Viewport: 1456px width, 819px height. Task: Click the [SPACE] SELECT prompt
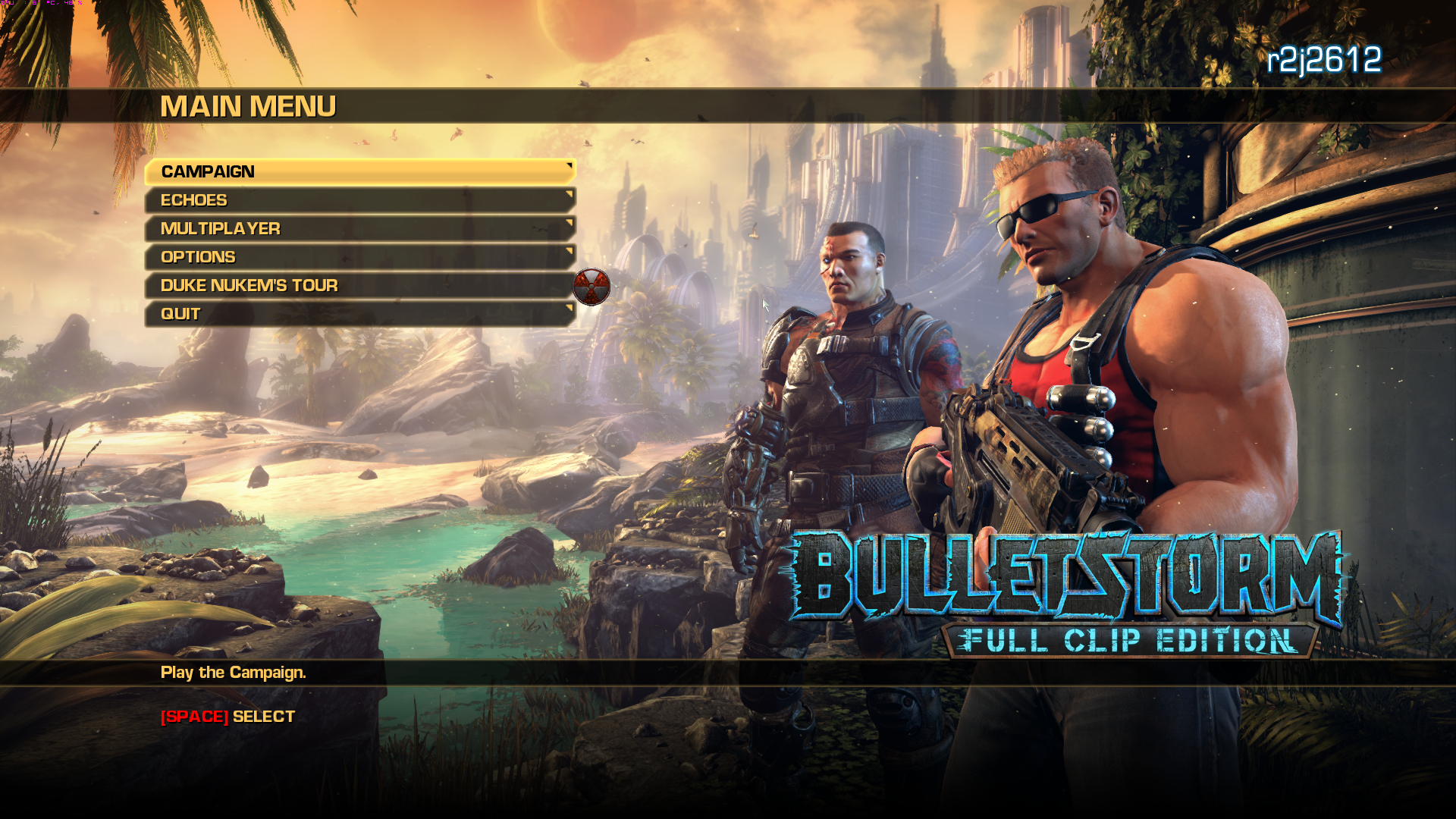point(225,715)
